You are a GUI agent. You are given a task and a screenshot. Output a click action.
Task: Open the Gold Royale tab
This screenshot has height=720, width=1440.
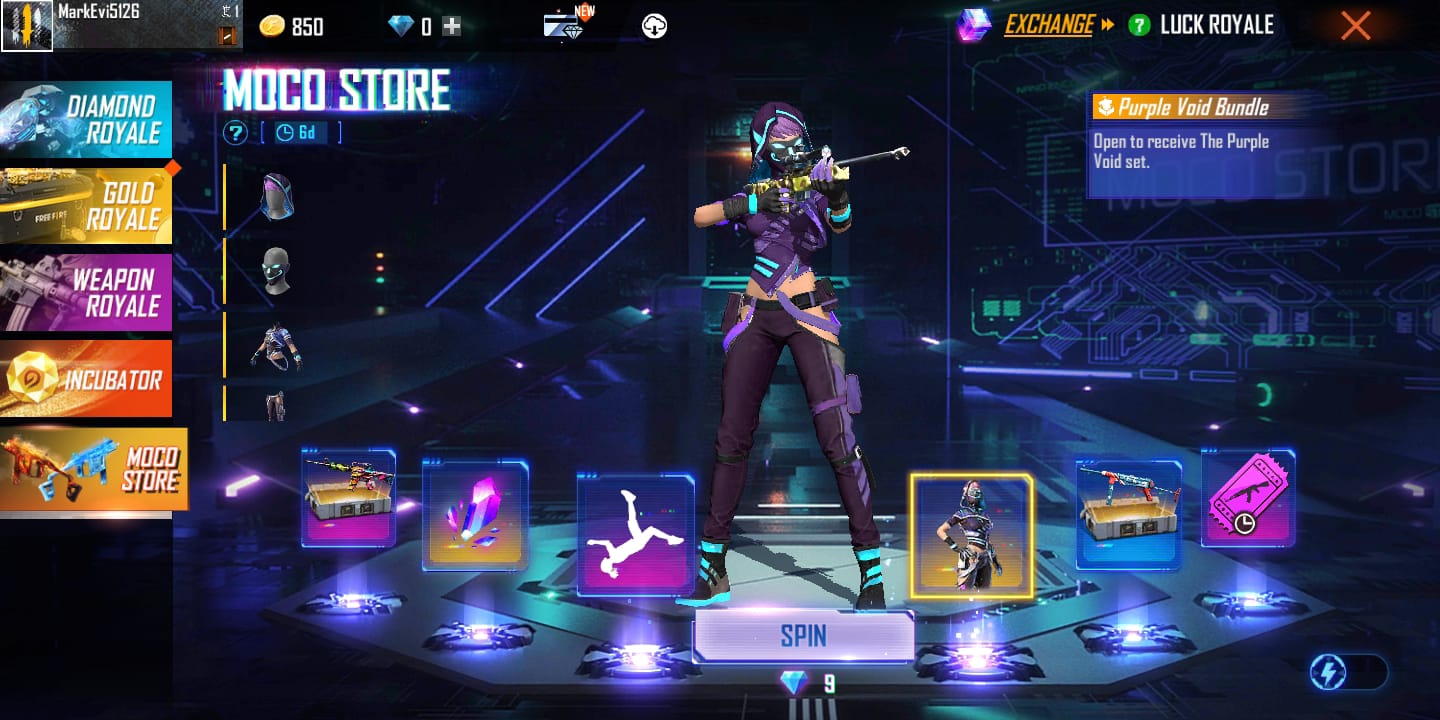(86, 206)
